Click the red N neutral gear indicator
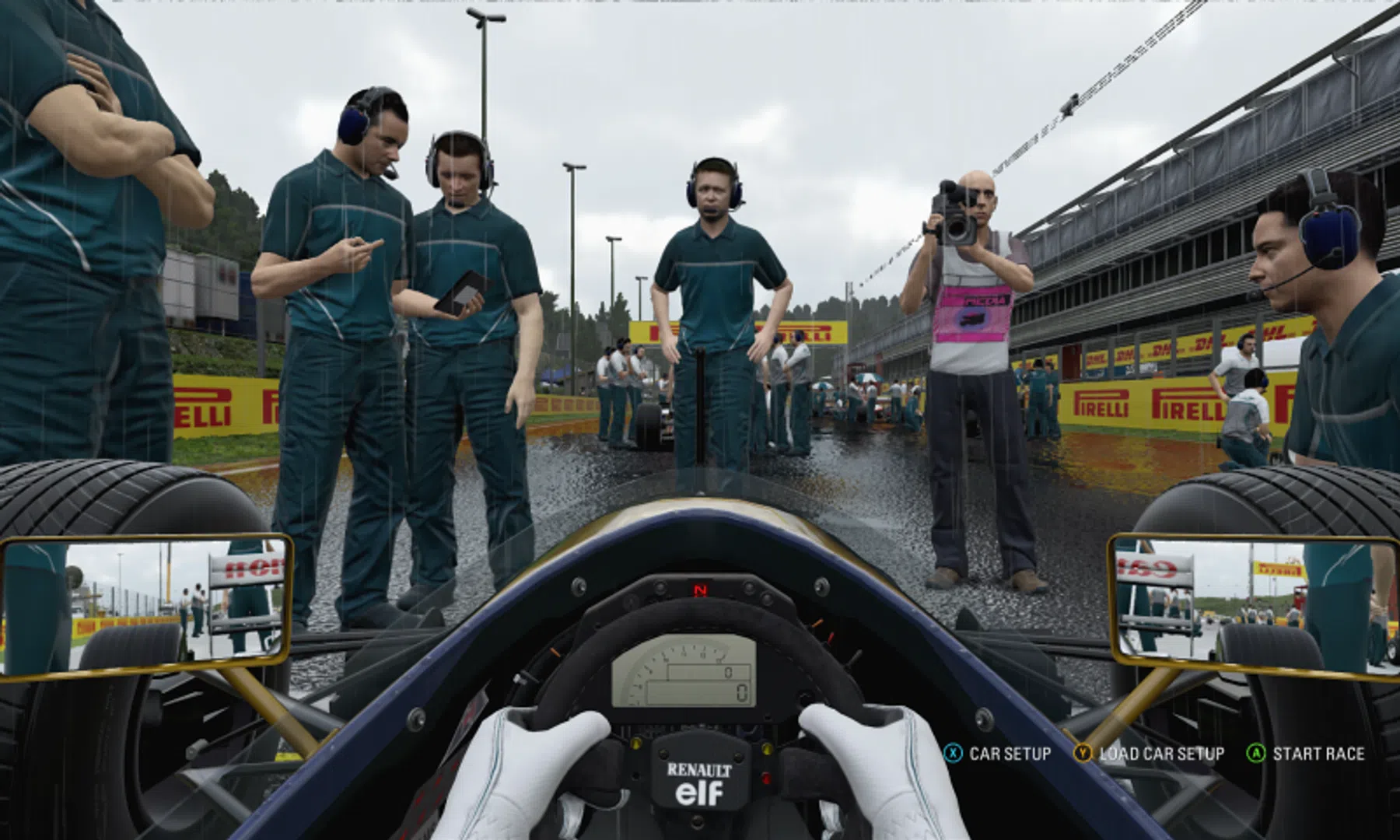This screenshot has width=1400, height=840. 701,591
